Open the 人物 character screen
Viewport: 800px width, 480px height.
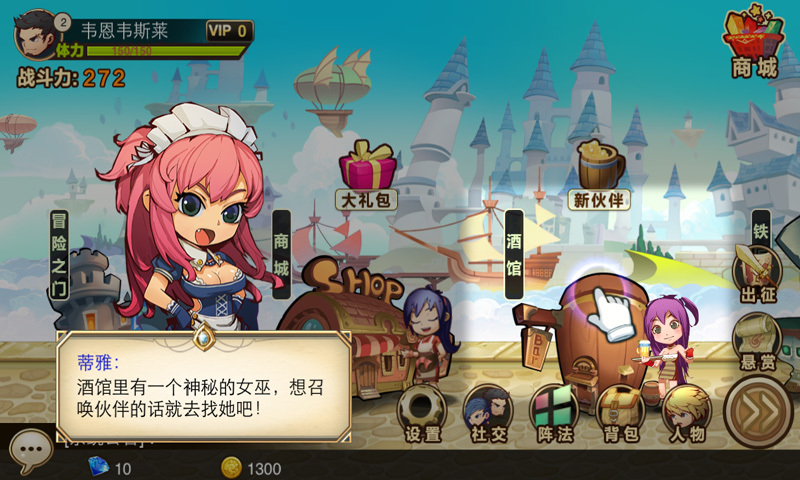[x=687, y=412]
